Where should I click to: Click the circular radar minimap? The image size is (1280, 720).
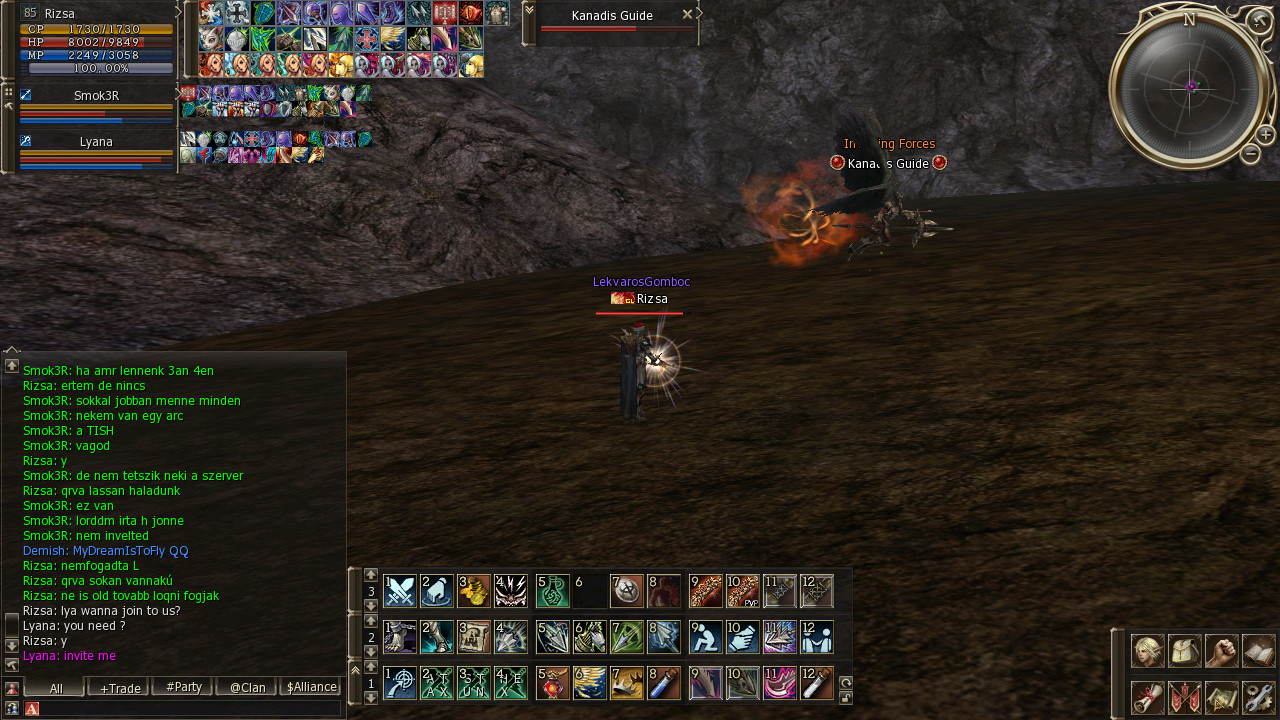pyautogui.click(x=1190, y=88)
